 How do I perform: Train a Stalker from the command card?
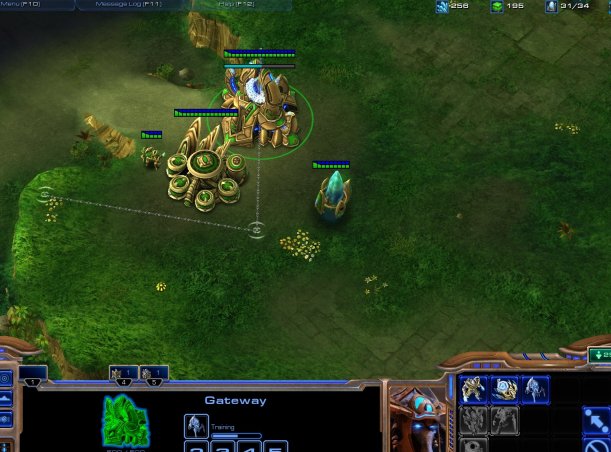535,389
